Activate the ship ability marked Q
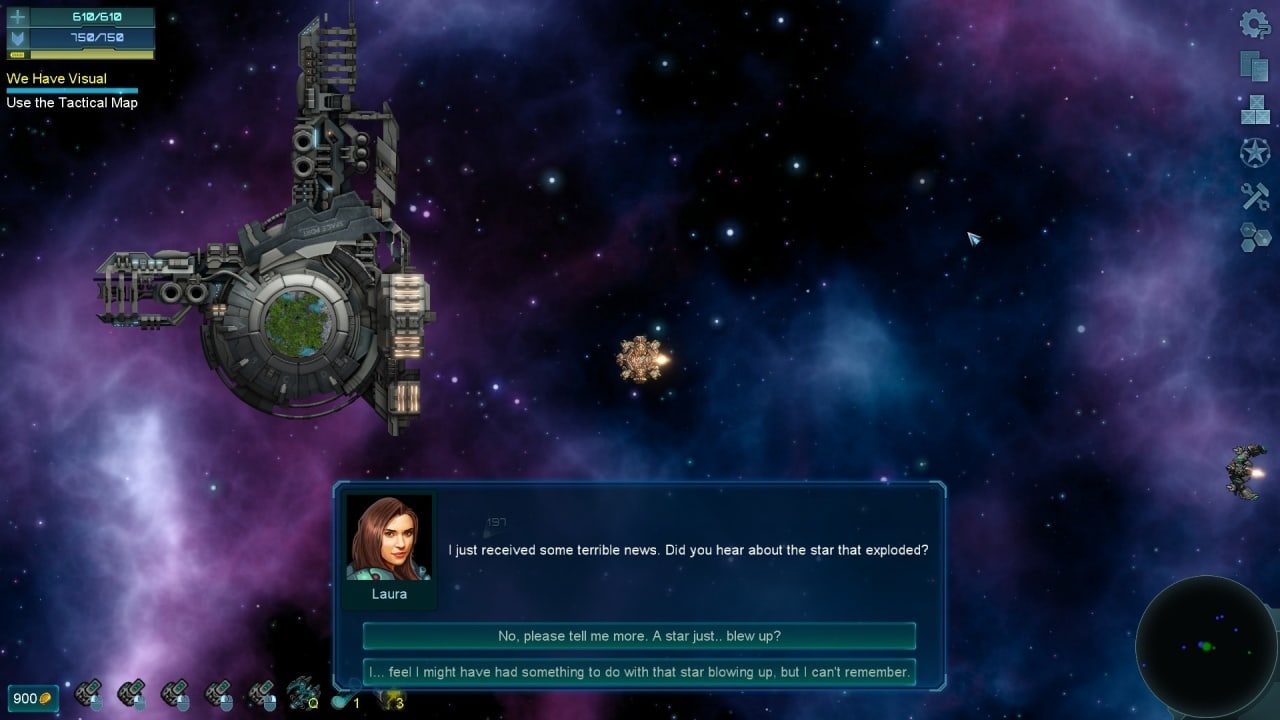This screenshot has width=1280, height=720. point(302,692)
